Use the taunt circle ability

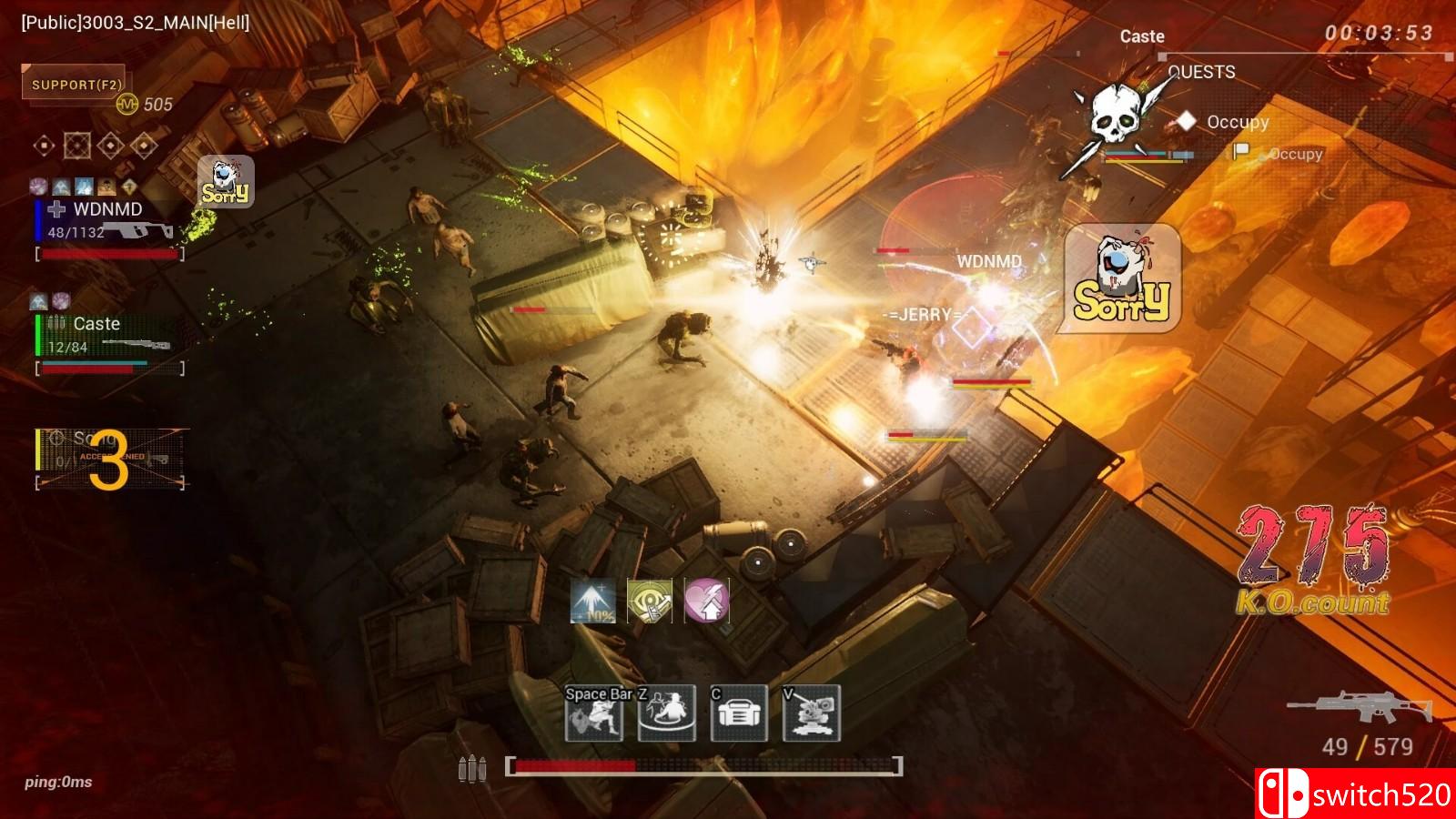click(x=666, y=713)
